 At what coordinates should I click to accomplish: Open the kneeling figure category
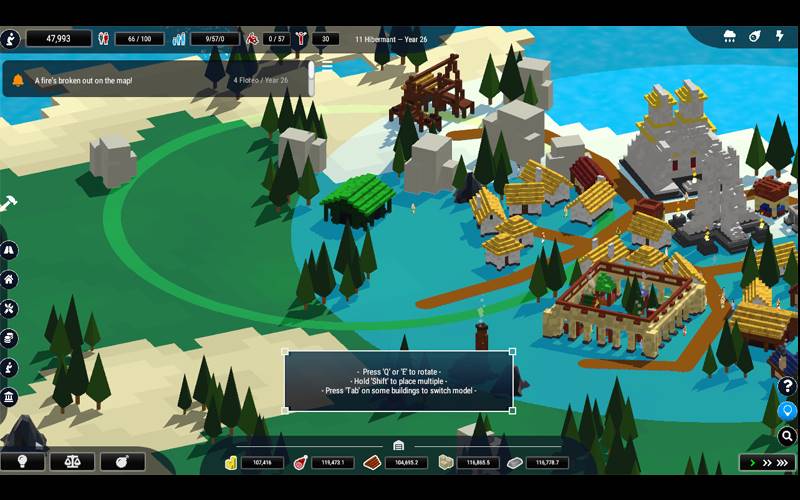coord(9,368)
